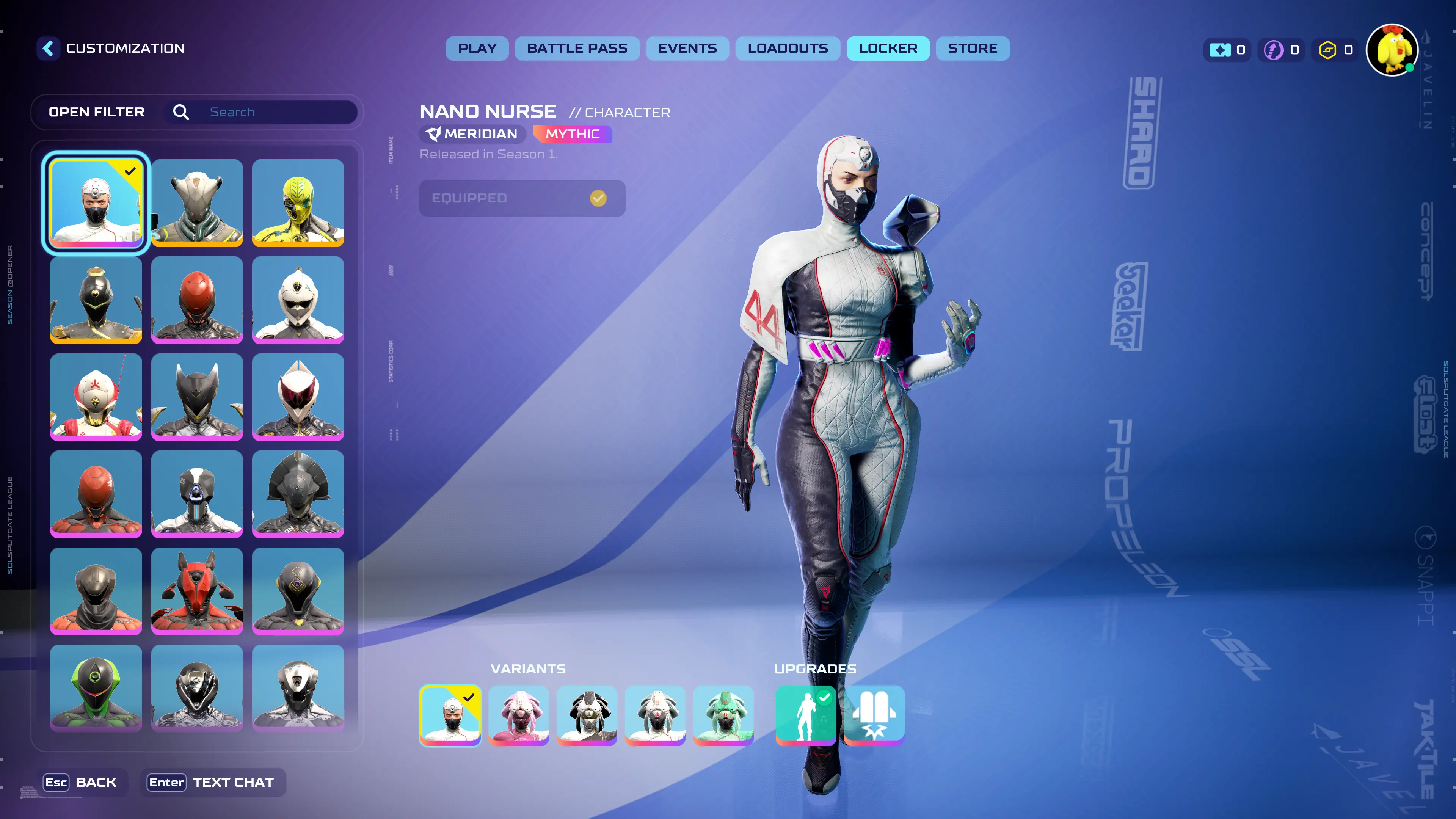Select the Loadouts tab
Viewport: 1456px width, 819px height.
[788, 49]
